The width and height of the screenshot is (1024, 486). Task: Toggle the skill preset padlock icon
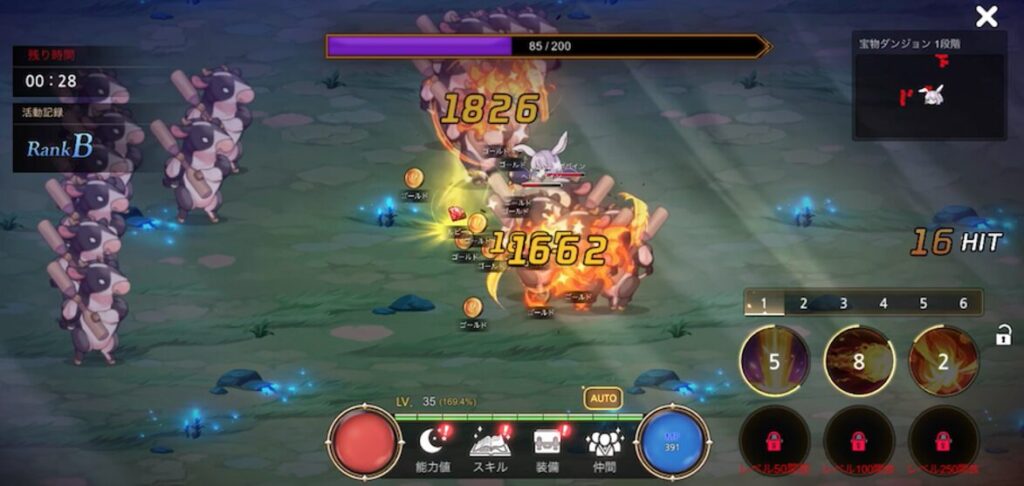pyautogui.click(x=1003, y=336)
